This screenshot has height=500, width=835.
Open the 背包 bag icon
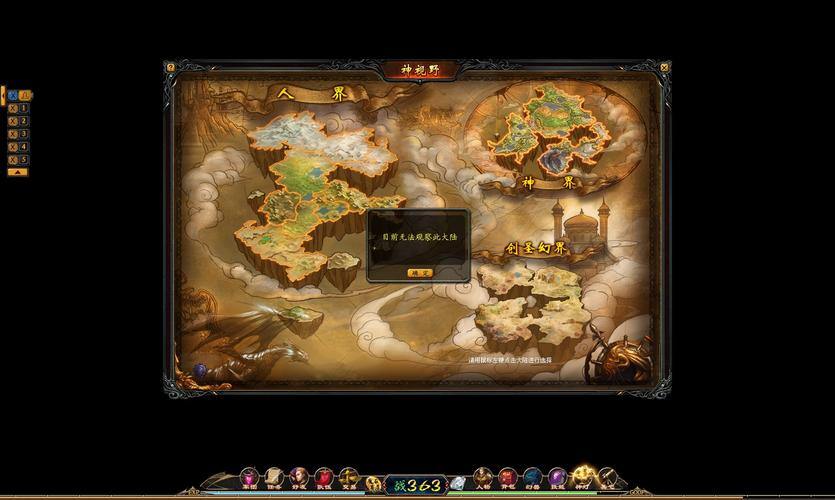507,478
